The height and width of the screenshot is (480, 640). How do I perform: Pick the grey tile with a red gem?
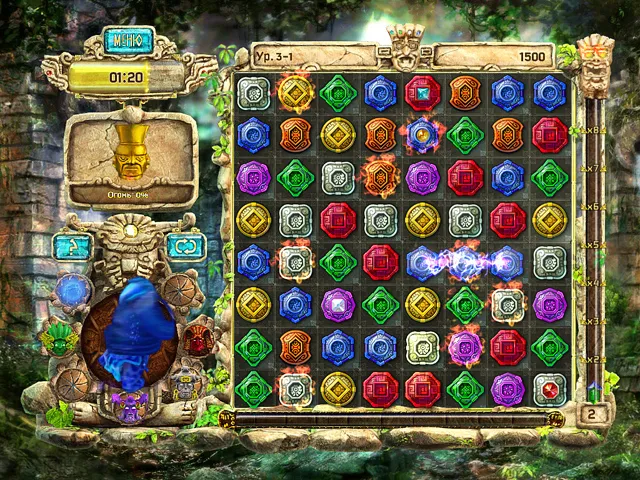pos(549,389)
